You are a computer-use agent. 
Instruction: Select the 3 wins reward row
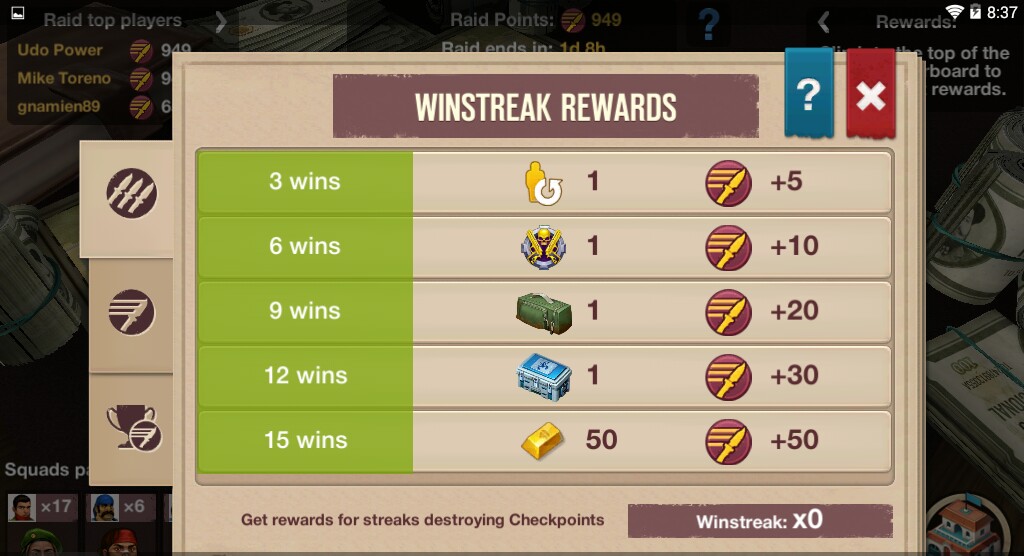click(x=544, y=182)
